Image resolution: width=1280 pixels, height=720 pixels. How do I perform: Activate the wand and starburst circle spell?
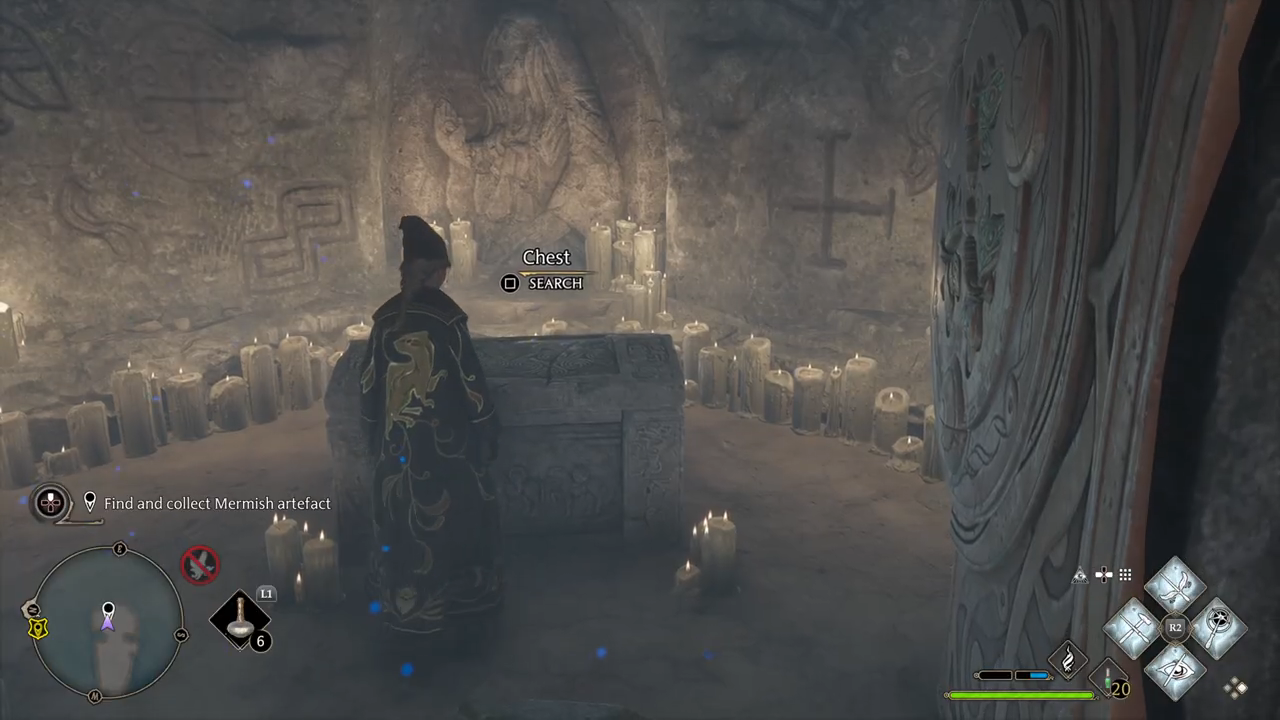[x=1217, y=628]
